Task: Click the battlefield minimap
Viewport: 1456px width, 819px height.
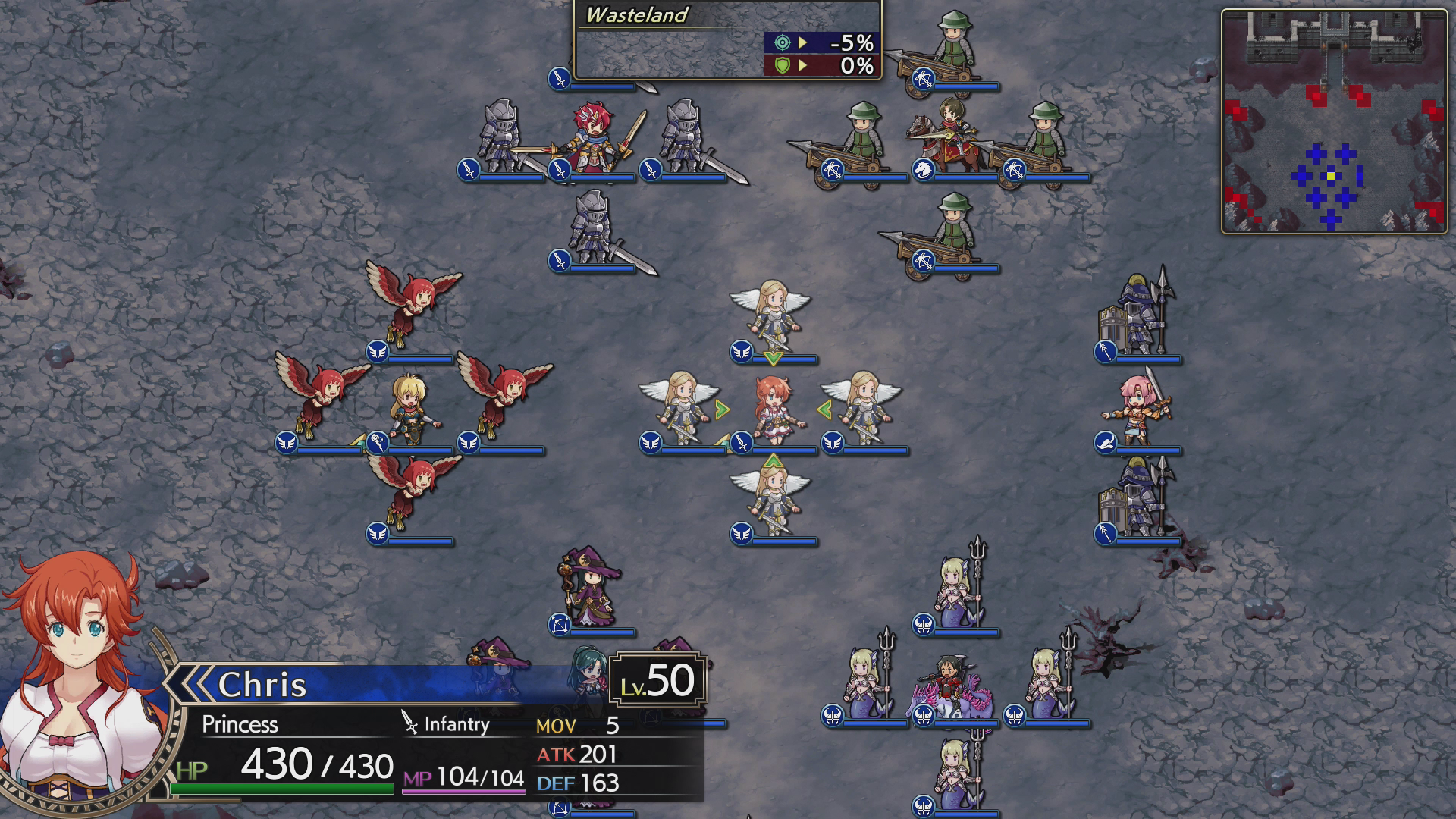Action: point(1334,121)
